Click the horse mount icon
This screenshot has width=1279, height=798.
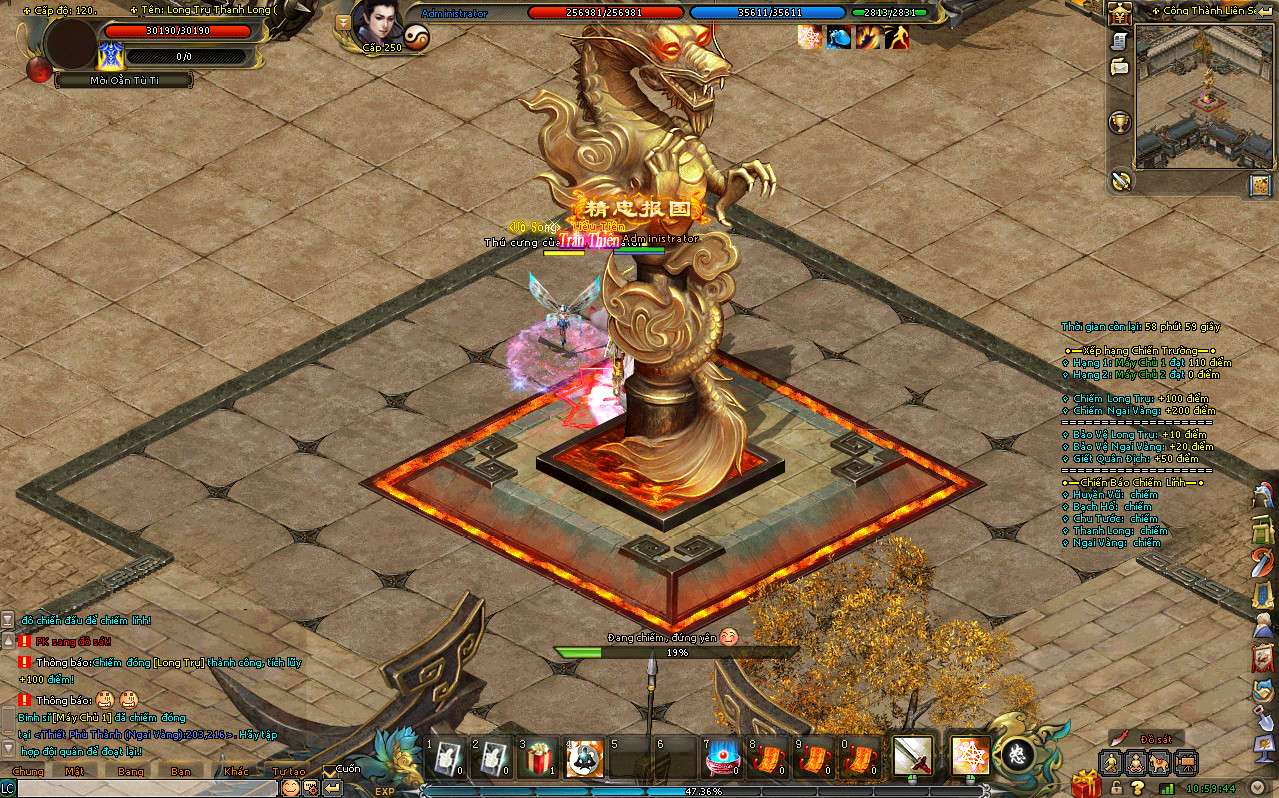point(1160,763)
